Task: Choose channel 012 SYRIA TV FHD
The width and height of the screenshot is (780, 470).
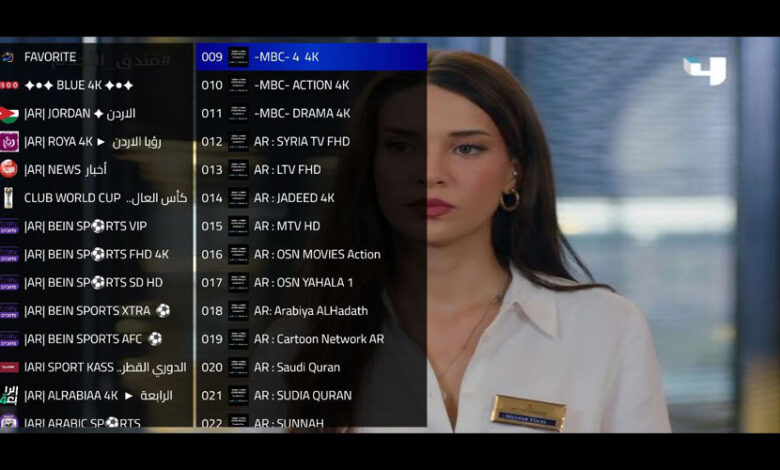Action: point(310,141)
